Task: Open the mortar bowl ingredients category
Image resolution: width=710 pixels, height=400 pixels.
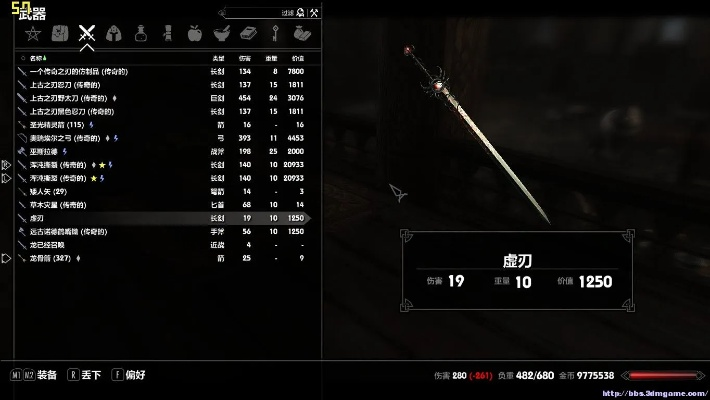Action: pos(220,35)
